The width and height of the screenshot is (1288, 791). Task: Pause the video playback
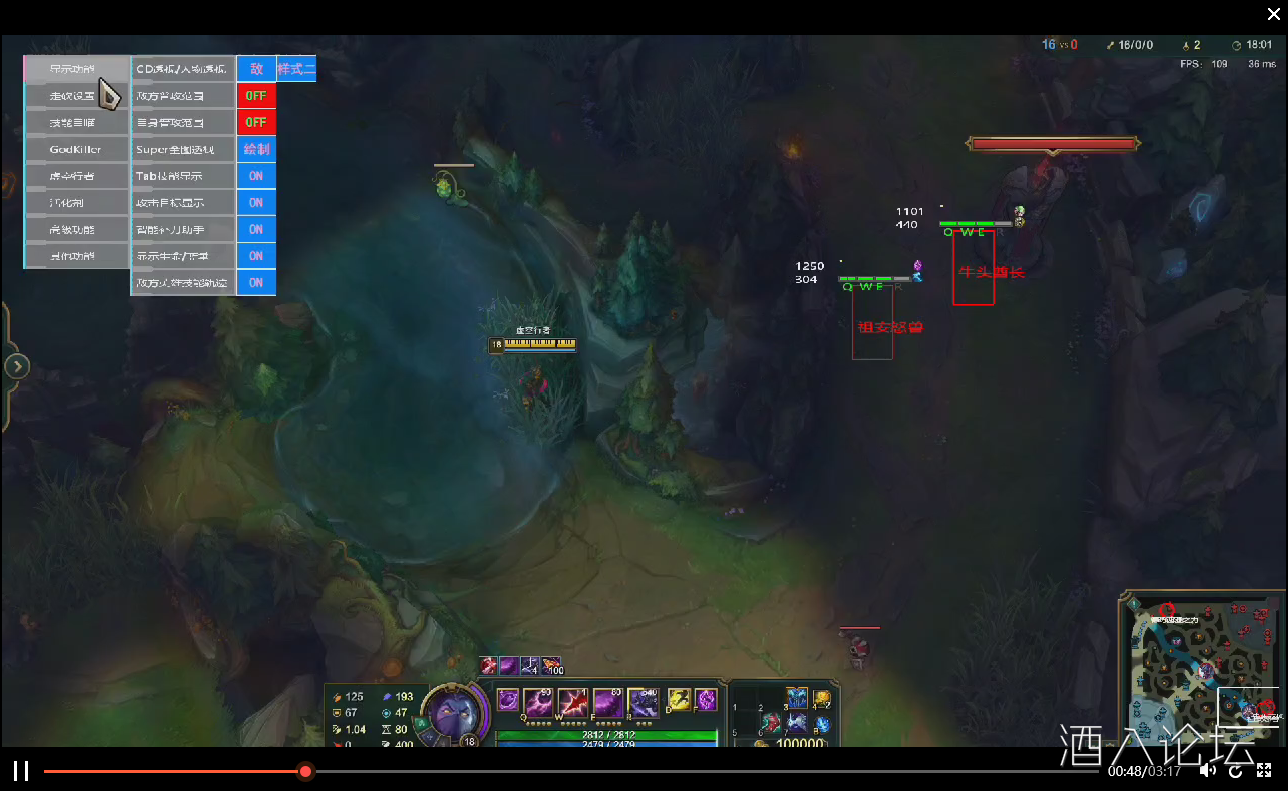tap(22, 771)
